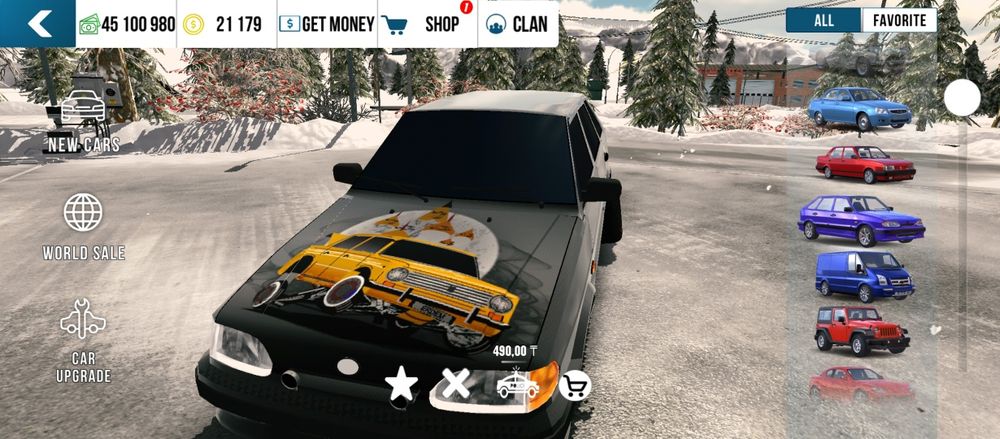Select the police car option icon
This screenshot has height=439, width=1000.
pos(517,384)
